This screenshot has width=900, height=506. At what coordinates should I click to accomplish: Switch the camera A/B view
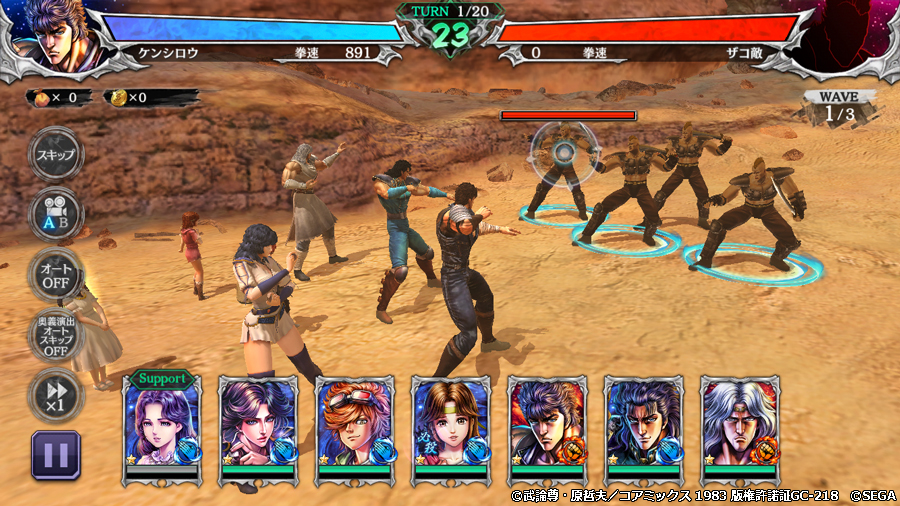tap(55, 213)
